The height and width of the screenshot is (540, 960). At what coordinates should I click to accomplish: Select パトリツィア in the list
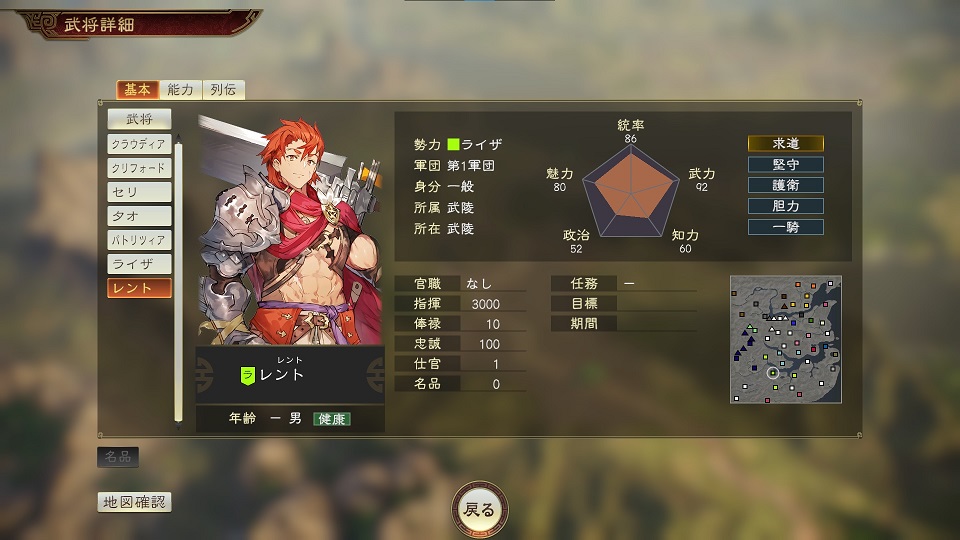click(139, 240)
